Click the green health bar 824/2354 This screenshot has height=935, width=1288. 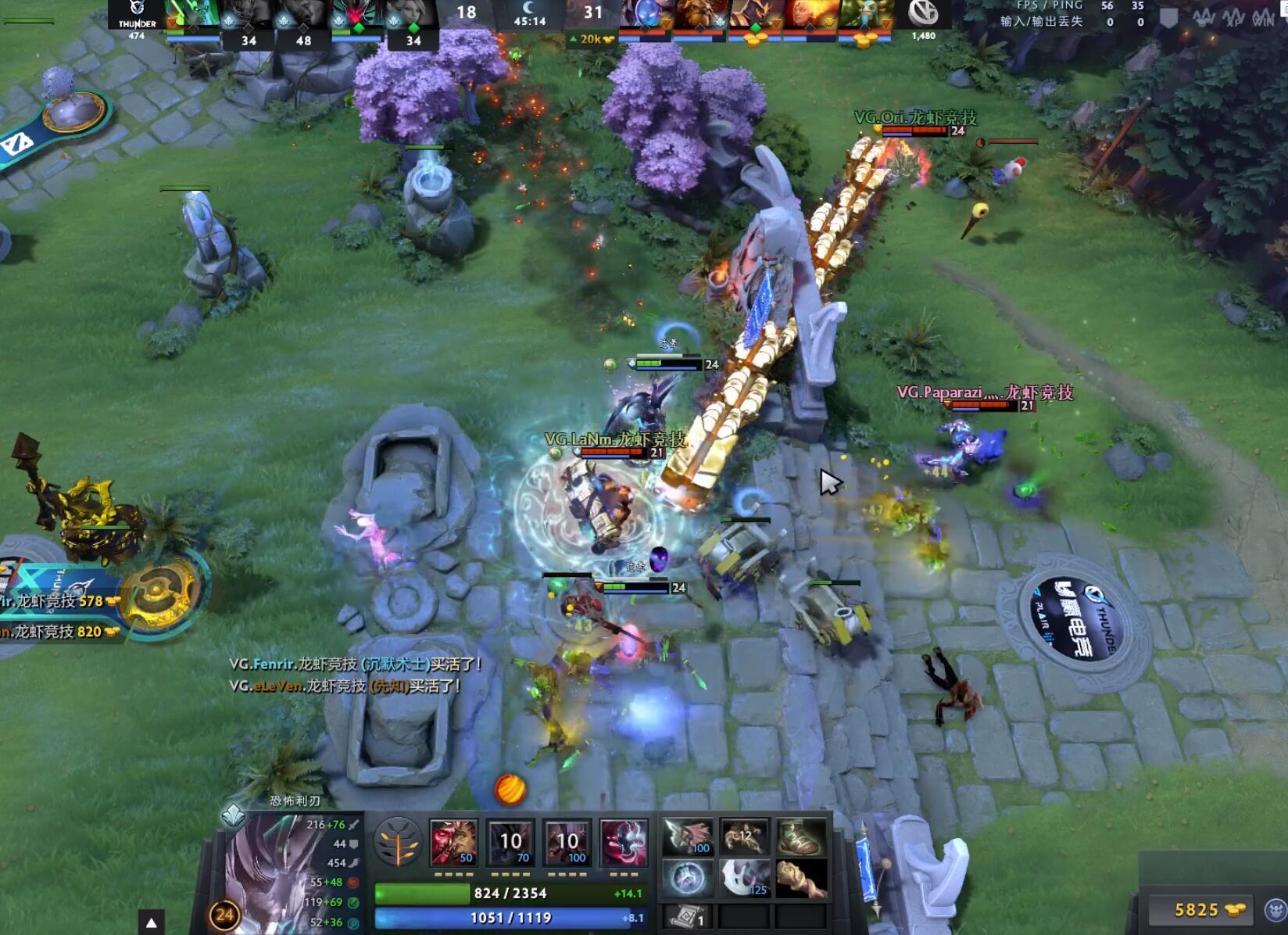(x=506, y=893)
